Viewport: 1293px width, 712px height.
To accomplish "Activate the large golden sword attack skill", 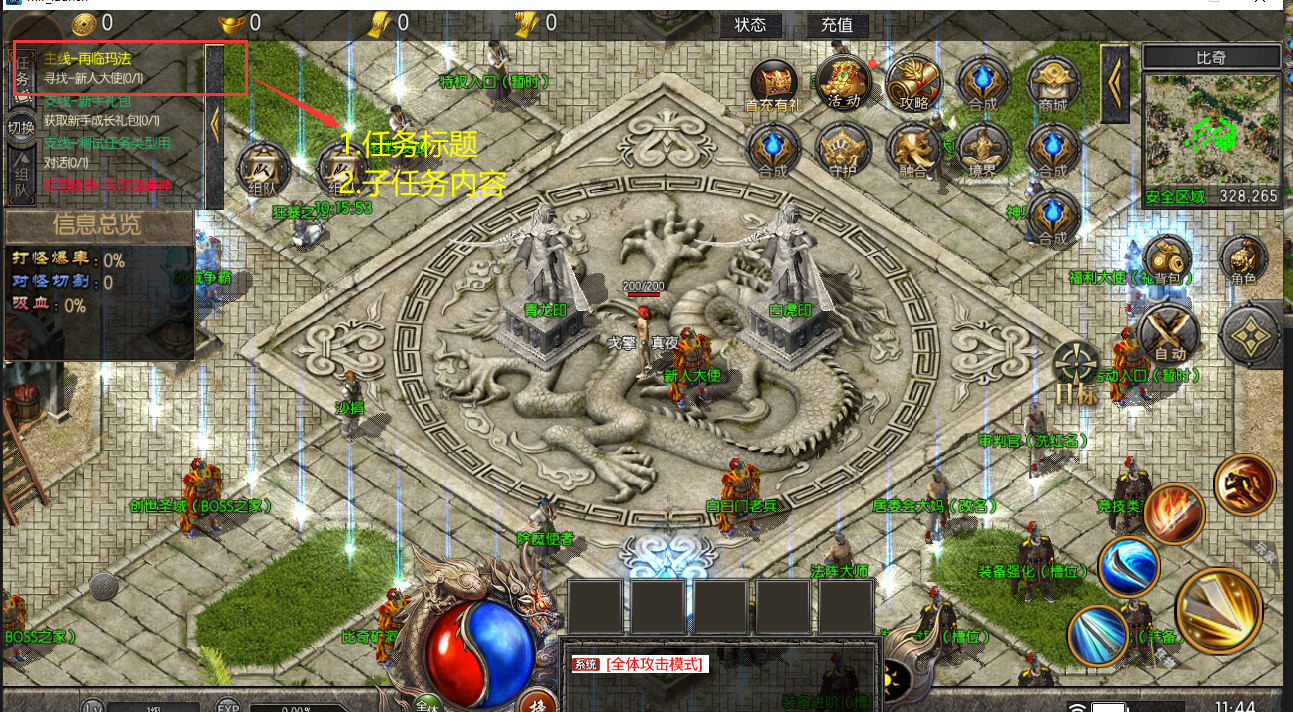I will click(1219, 609).
